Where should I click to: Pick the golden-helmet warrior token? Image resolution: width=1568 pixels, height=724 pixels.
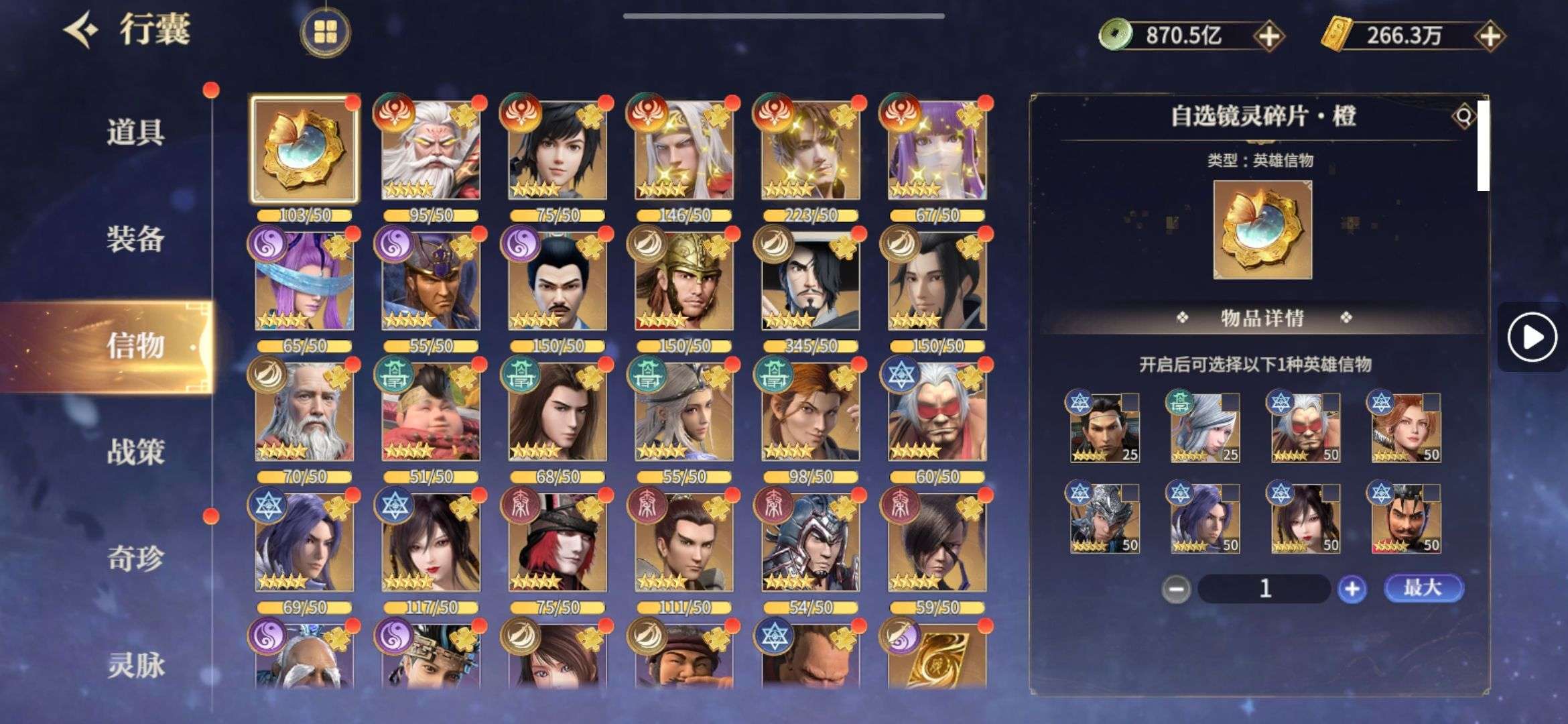pyautogui.click(x=683, y=282)
